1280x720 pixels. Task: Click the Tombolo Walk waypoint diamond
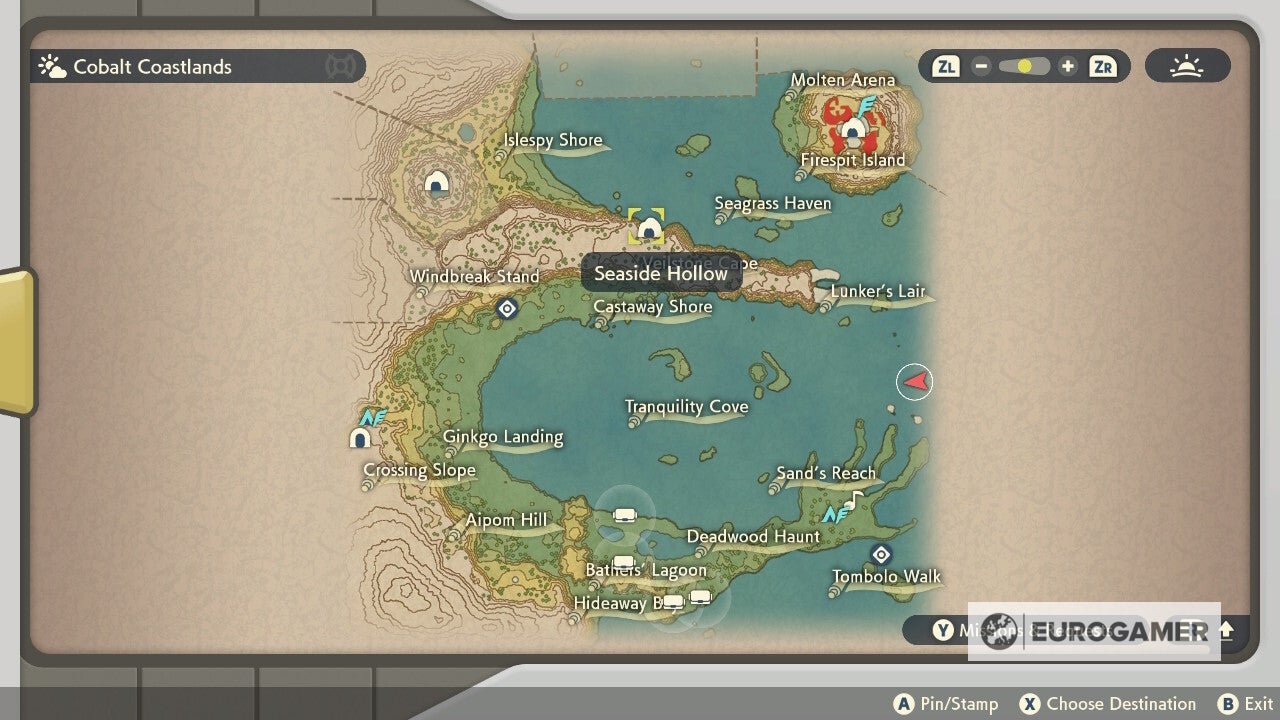coord(881,553)
